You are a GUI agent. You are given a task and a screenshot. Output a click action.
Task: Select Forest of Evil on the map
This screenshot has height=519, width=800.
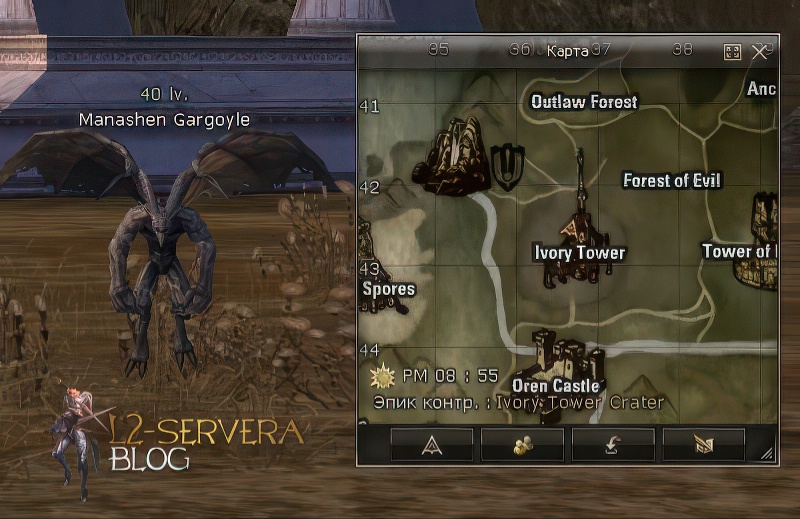pos(671,181)
